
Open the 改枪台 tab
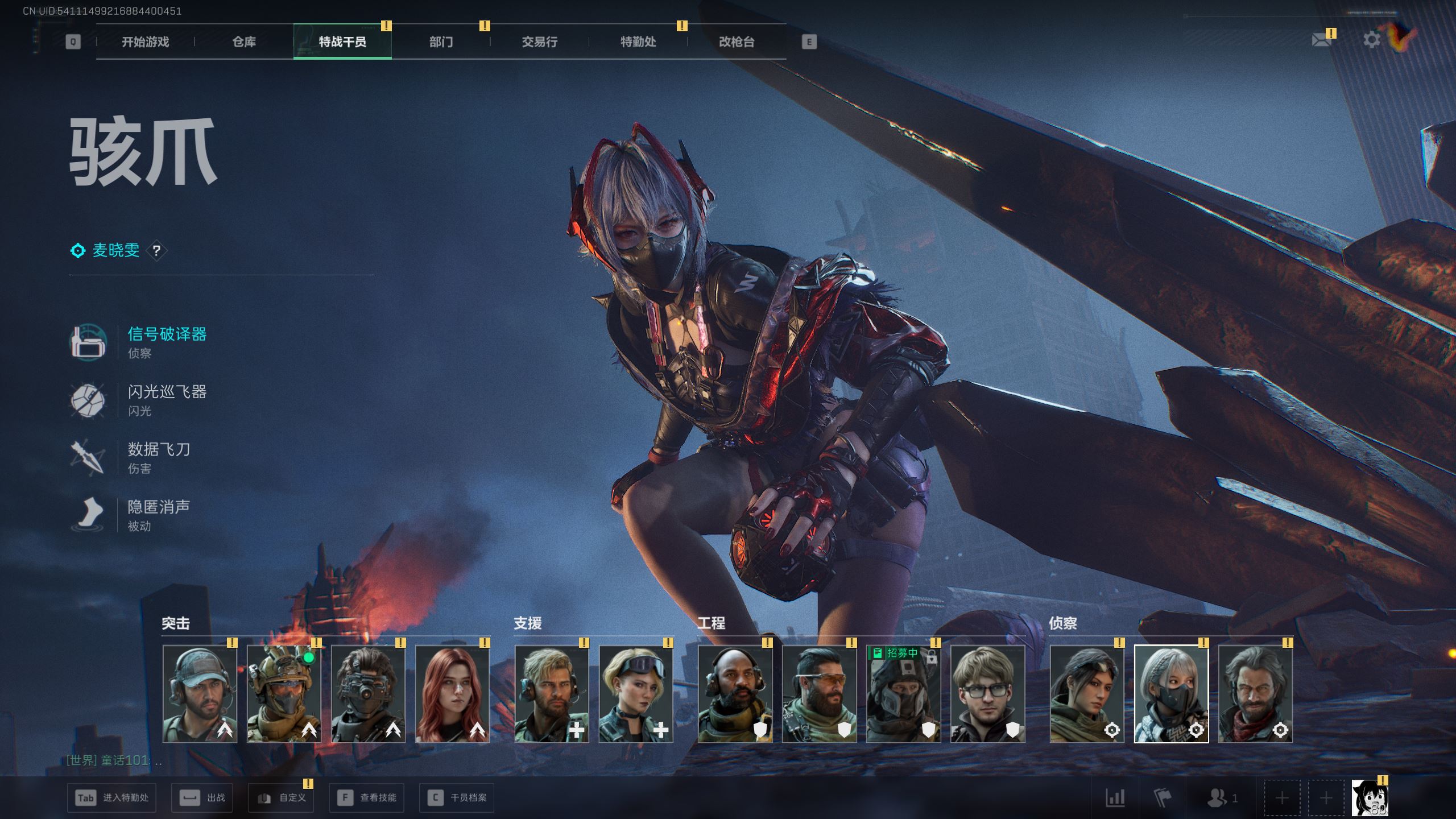737,42
